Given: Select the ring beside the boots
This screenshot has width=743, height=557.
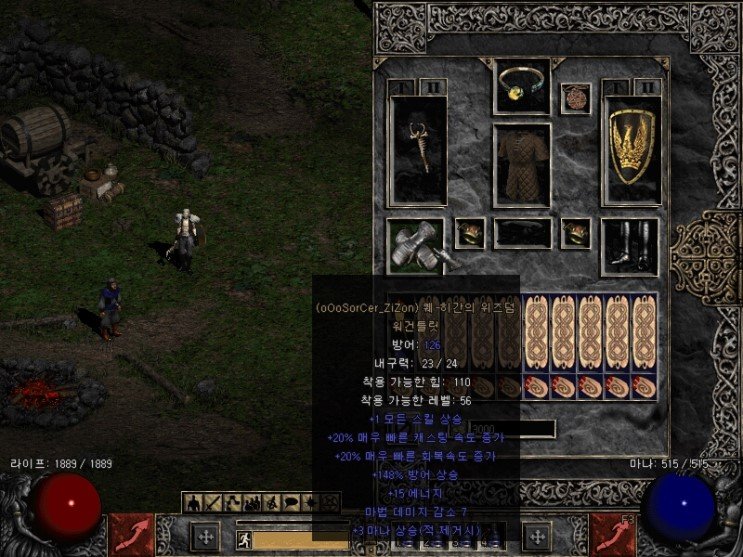Looking at the screenshot, I should pyautogui.click(x=575, y=233).
